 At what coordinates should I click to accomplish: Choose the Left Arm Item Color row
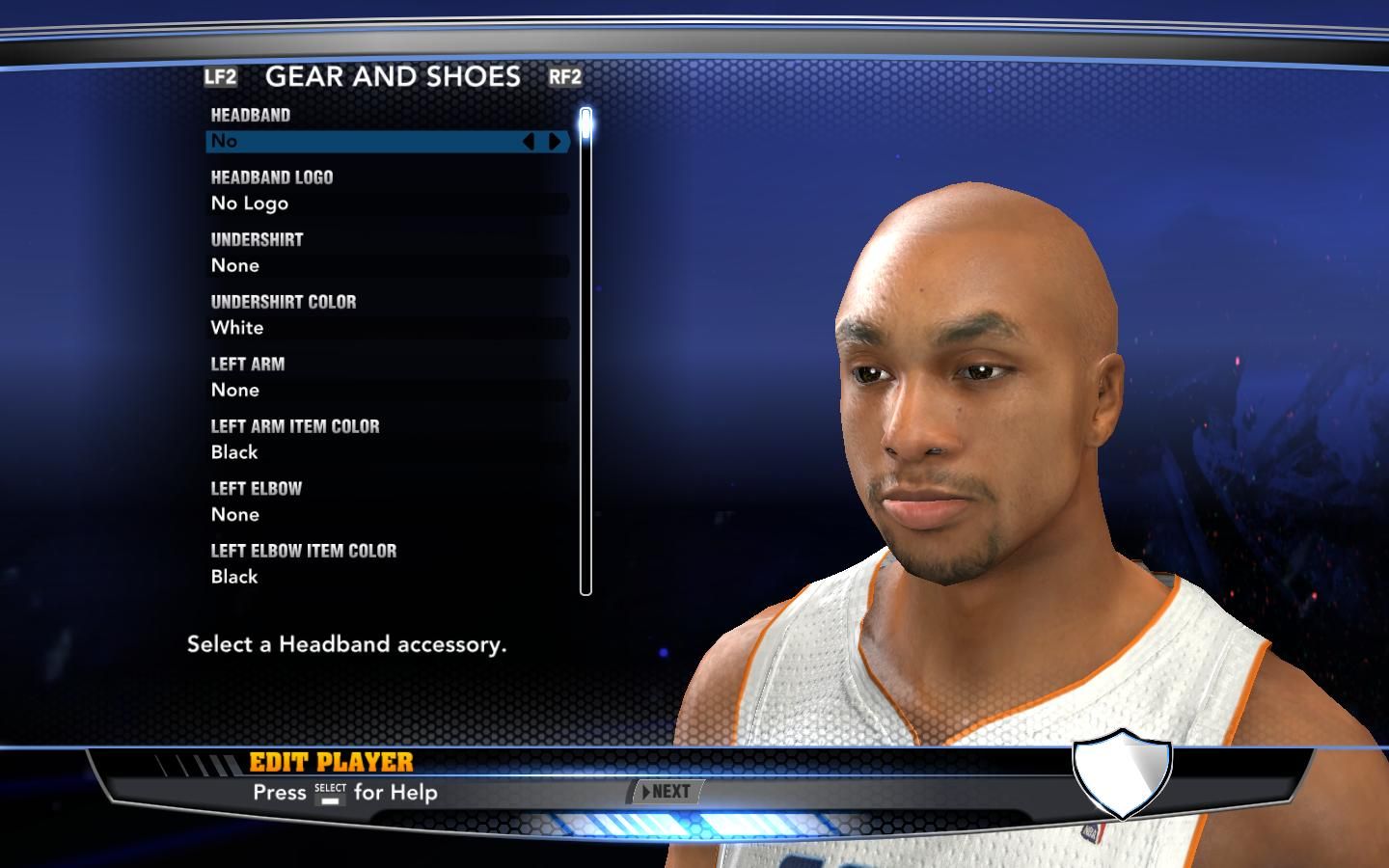pos(388,452)
